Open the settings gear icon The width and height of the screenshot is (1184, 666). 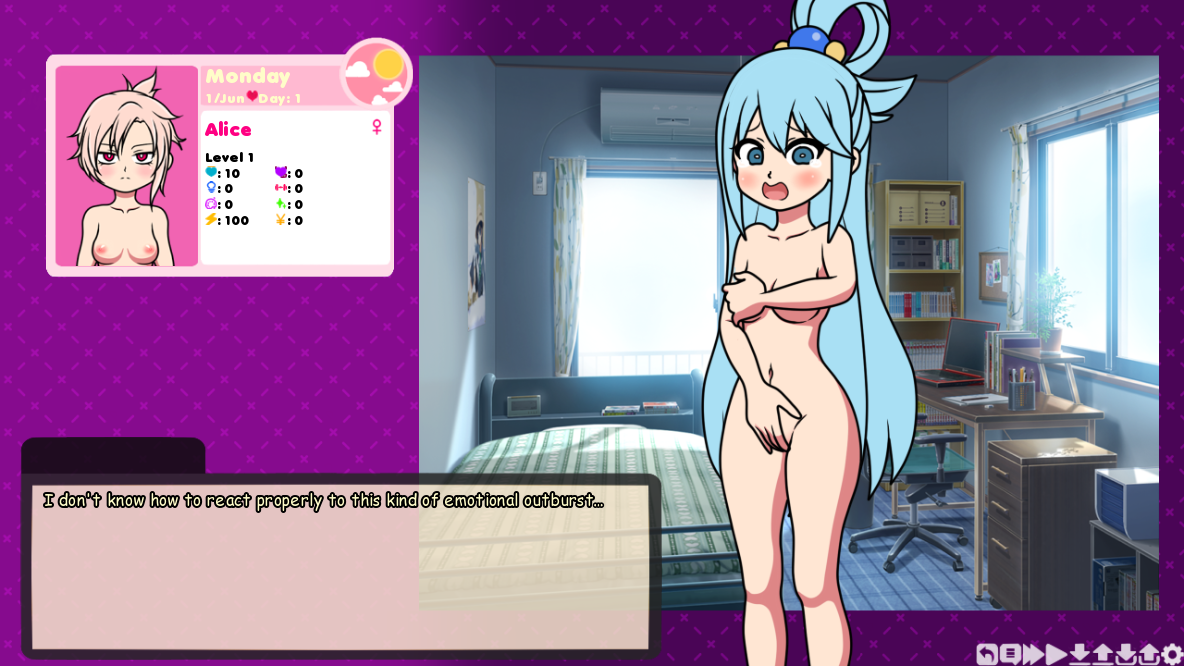(x=1172, y=654)
